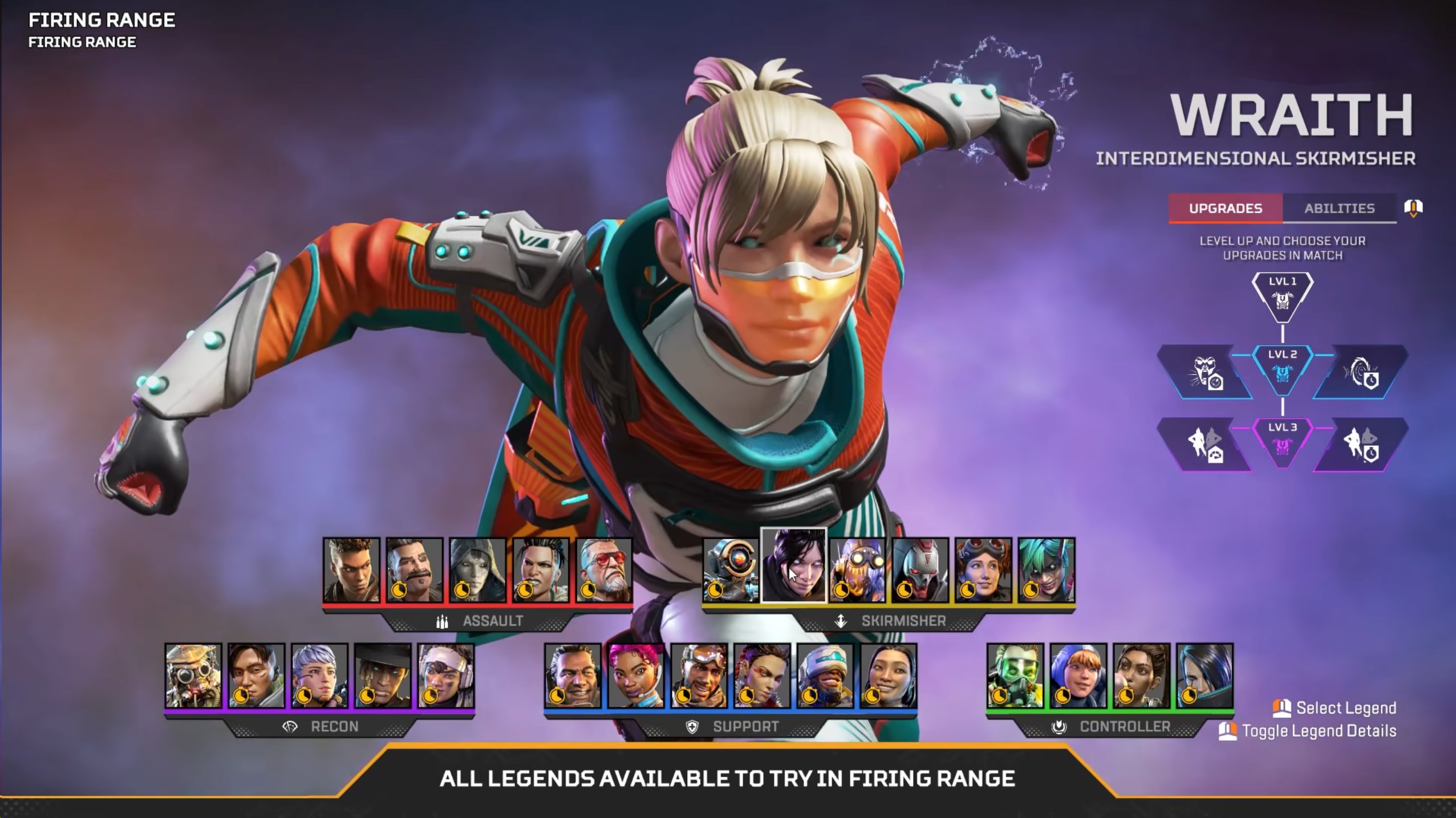Choose Wattson in the blue hood

[1078, 675]
